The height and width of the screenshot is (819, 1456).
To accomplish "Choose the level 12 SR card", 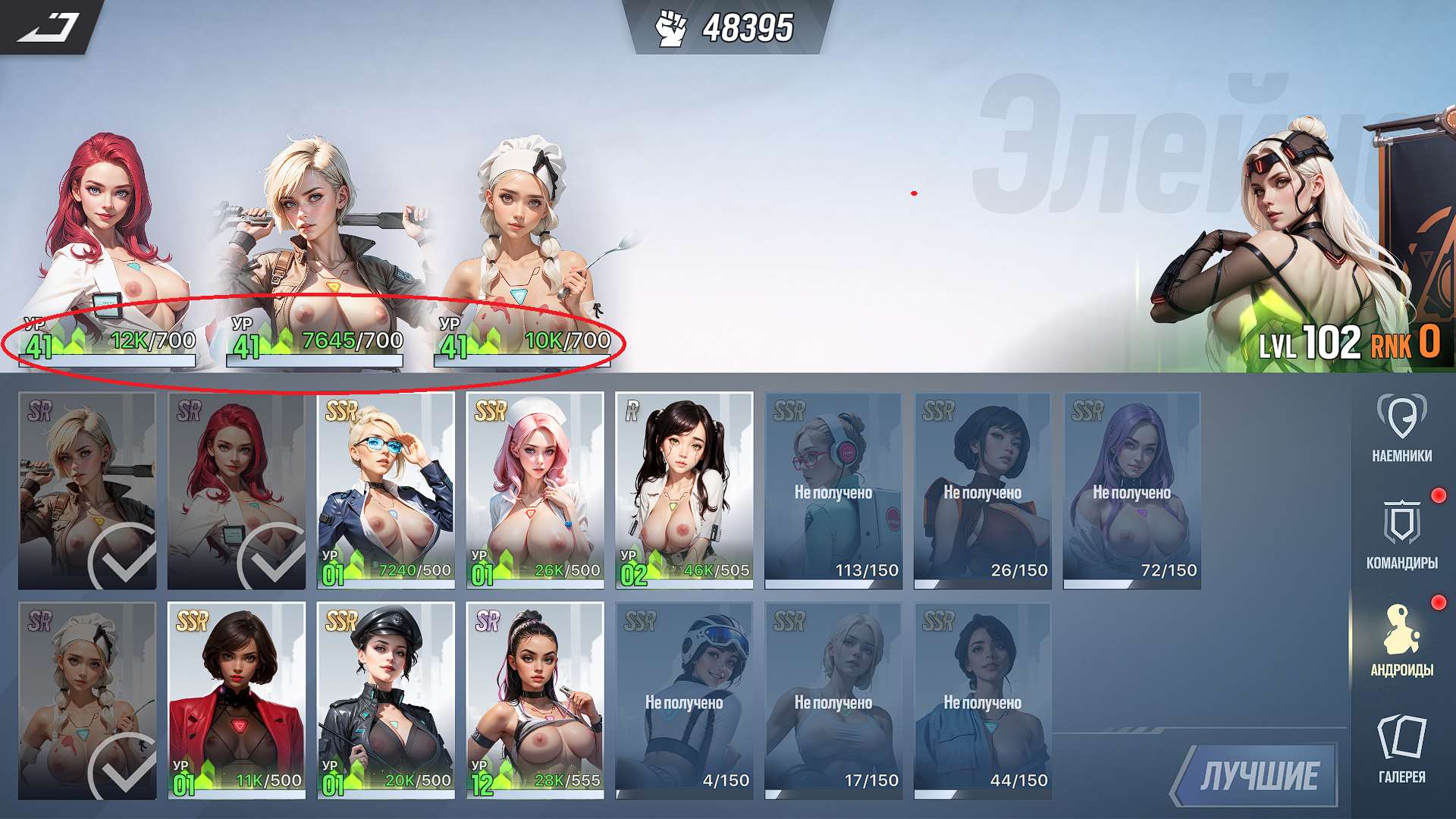I will (x=535, y=700).
